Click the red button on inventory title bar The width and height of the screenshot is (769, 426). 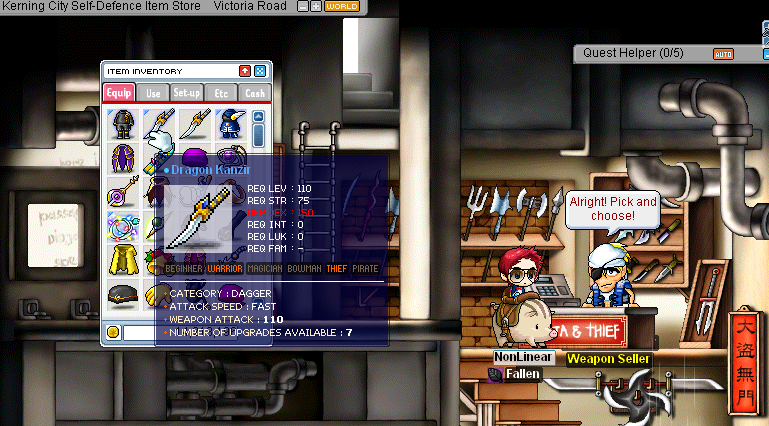(245, 71)
